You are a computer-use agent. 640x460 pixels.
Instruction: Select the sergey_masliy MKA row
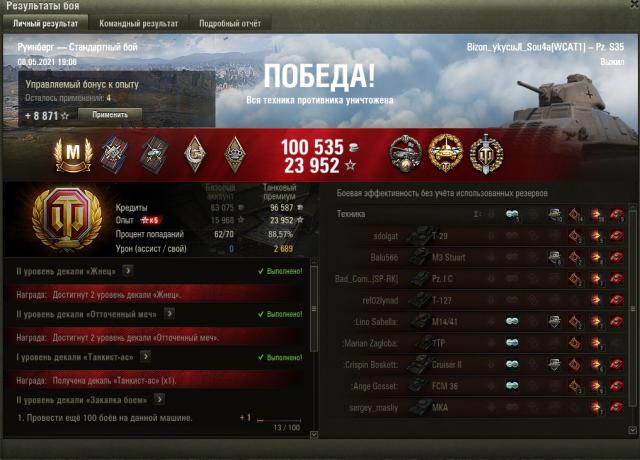click(480, 408)
